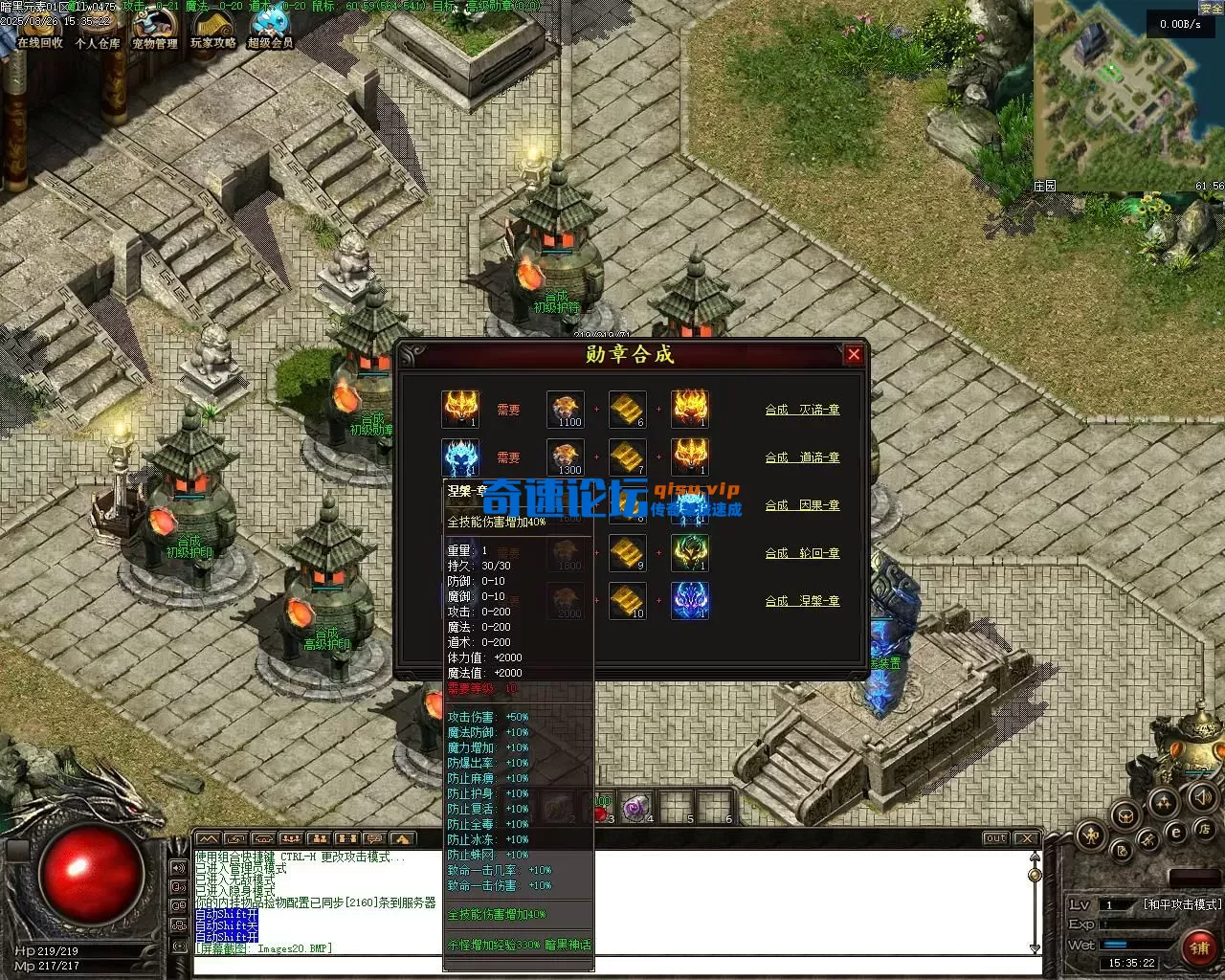Click the chat panel's out button
1225x980 pixels.
[x=996, y=838]
